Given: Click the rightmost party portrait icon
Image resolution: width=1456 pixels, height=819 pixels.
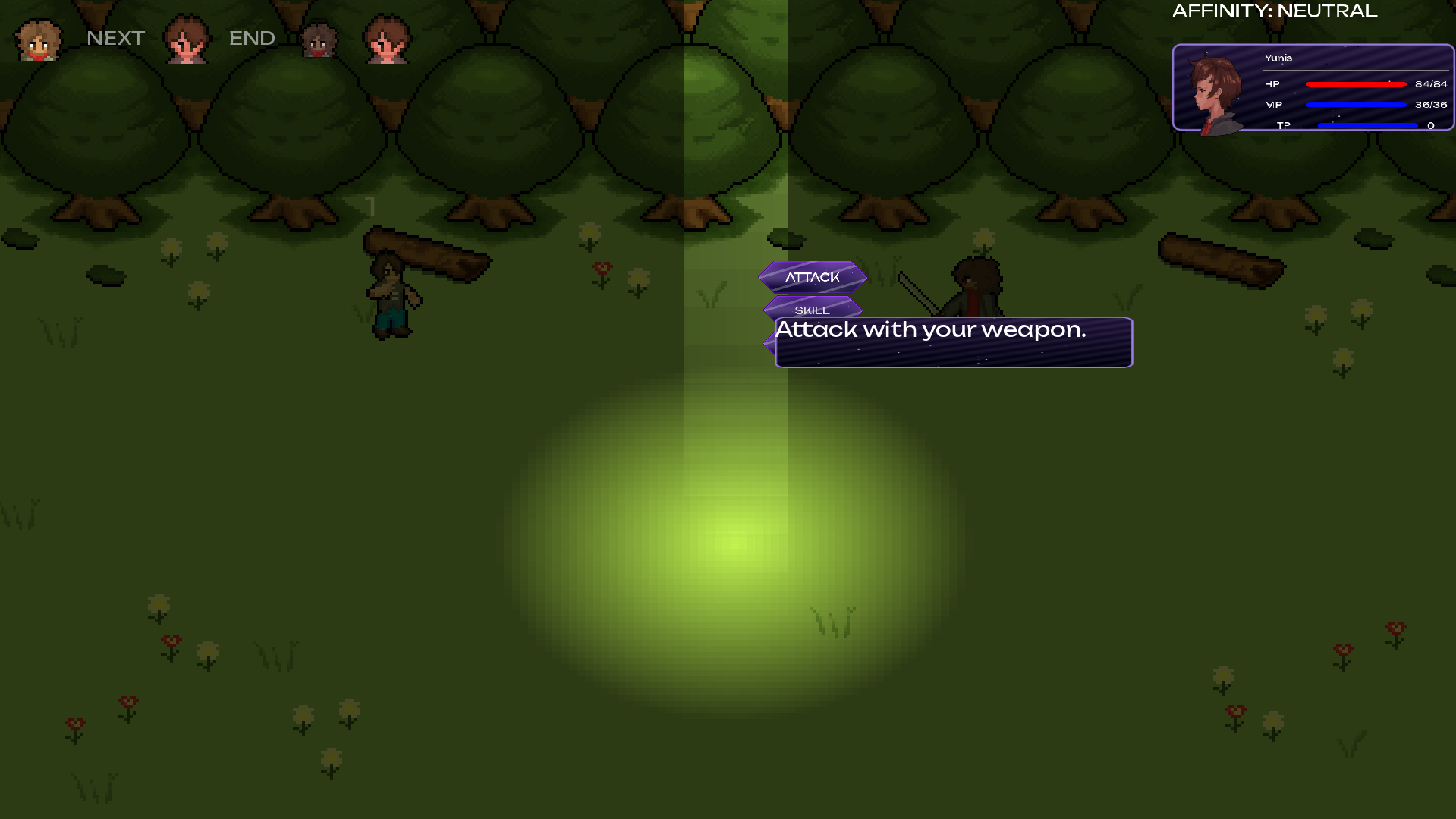Looking at the screenshot, I should 387,39.
